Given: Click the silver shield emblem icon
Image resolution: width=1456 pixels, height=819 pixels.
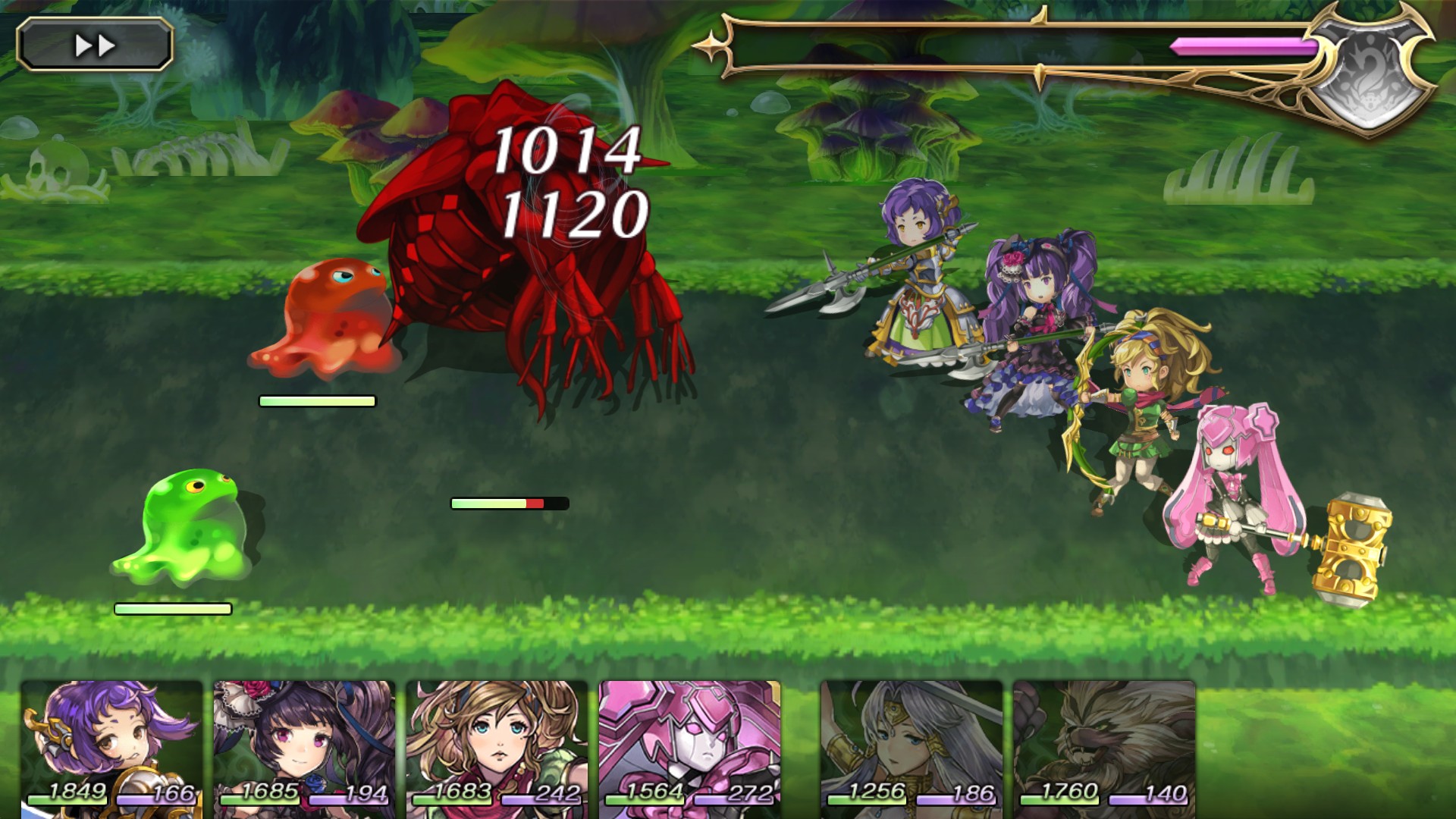Looking at the screenshot, I should pyautogui.click(x=1371, y=70).
